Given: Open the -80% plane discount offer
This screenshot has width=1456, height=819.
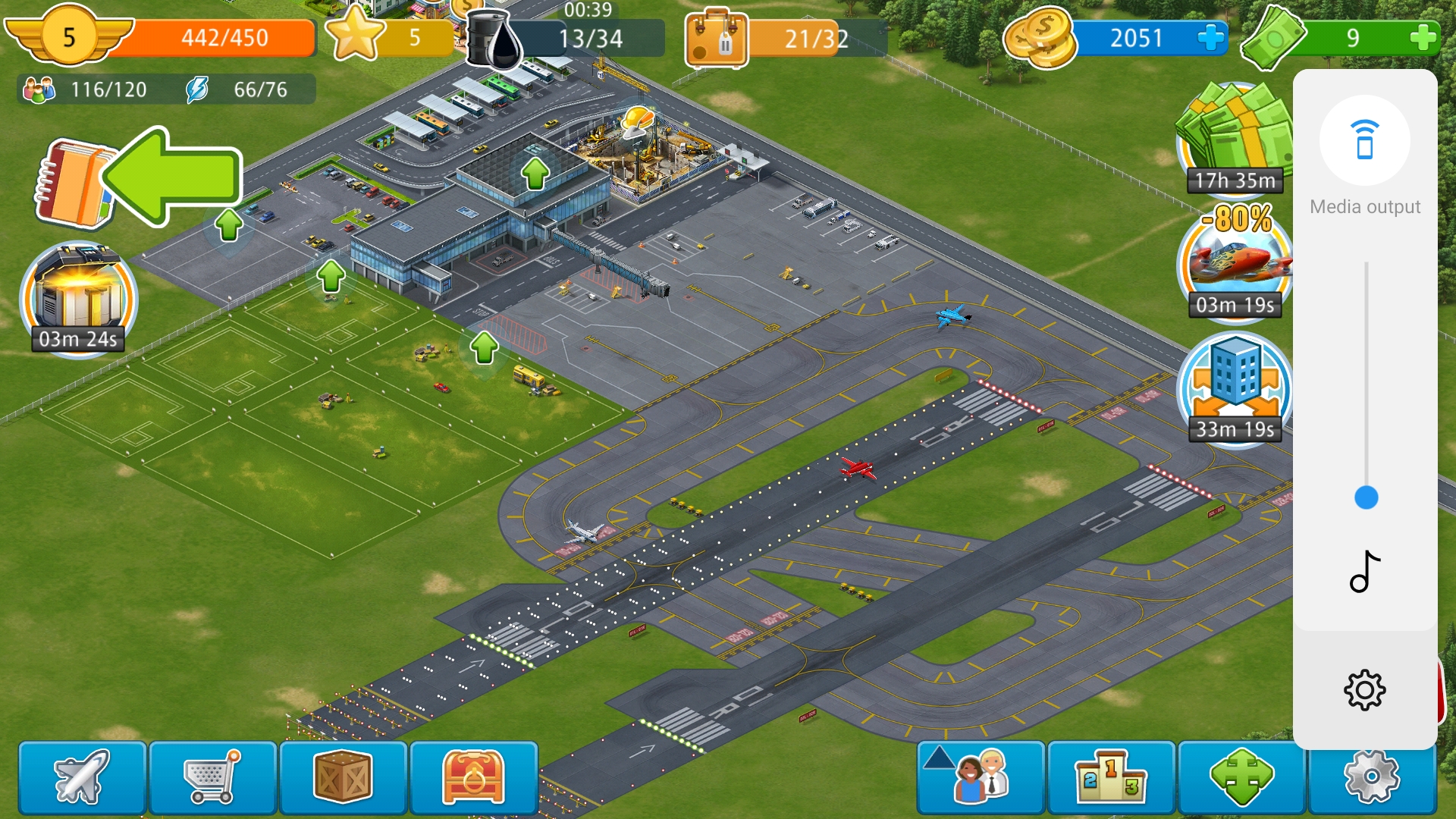Looking at the screenshot, I should (1234, 262).
